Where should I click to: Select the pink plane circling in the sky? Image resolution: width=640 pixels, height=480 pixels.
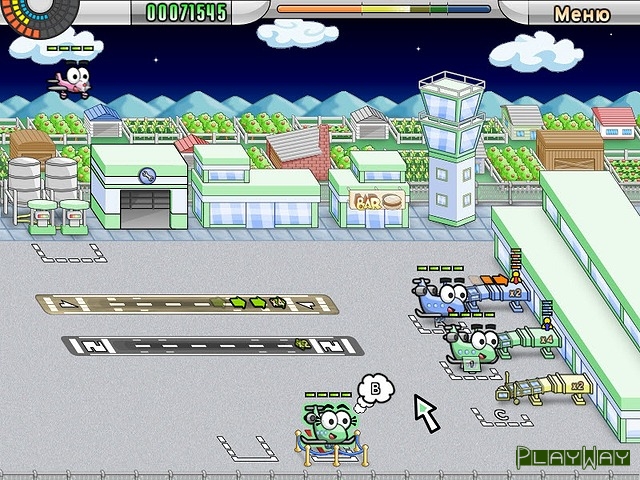pyautogui.click(x=72, y=79)
